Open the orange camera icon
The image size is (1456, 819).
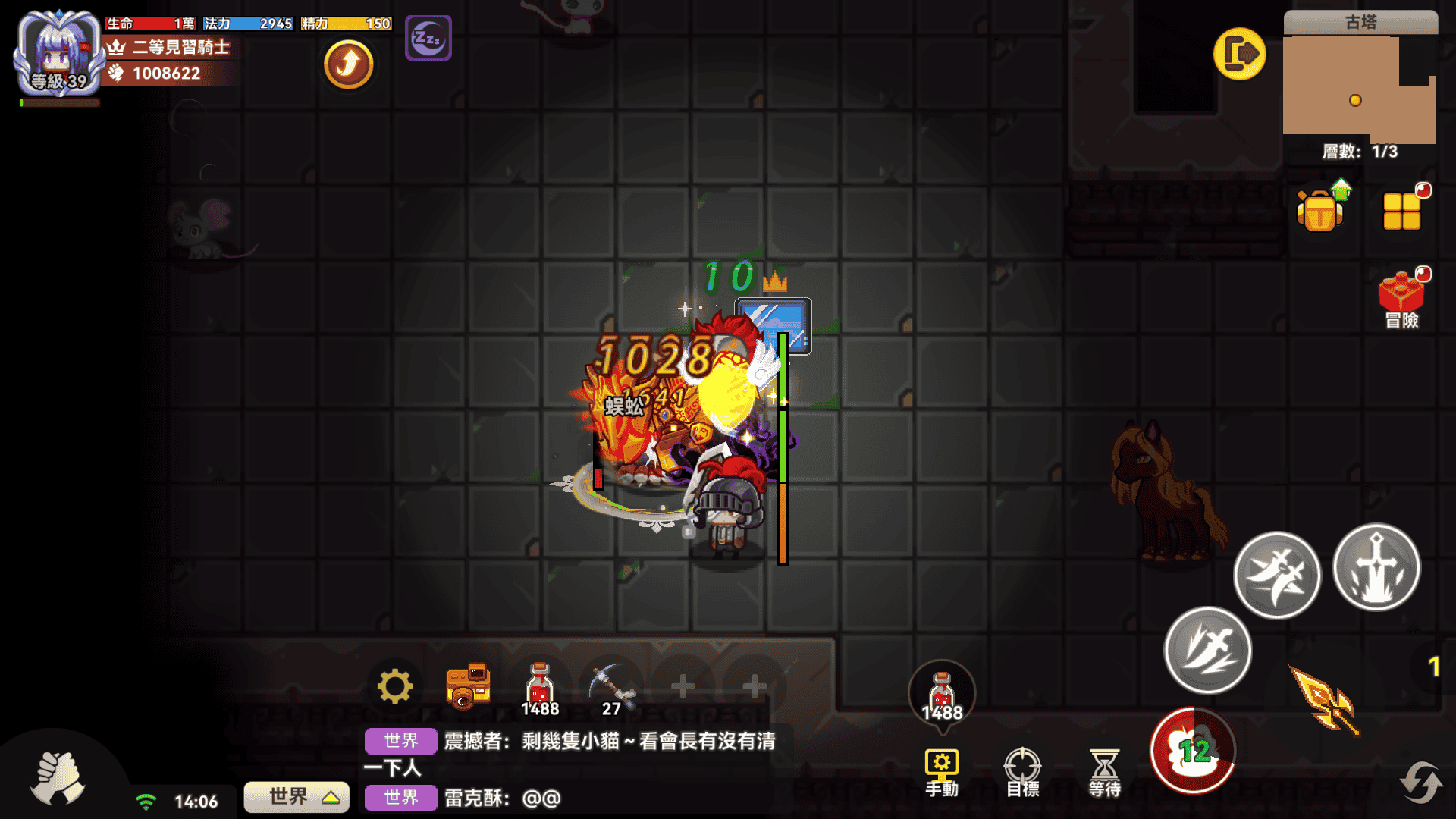468,686
